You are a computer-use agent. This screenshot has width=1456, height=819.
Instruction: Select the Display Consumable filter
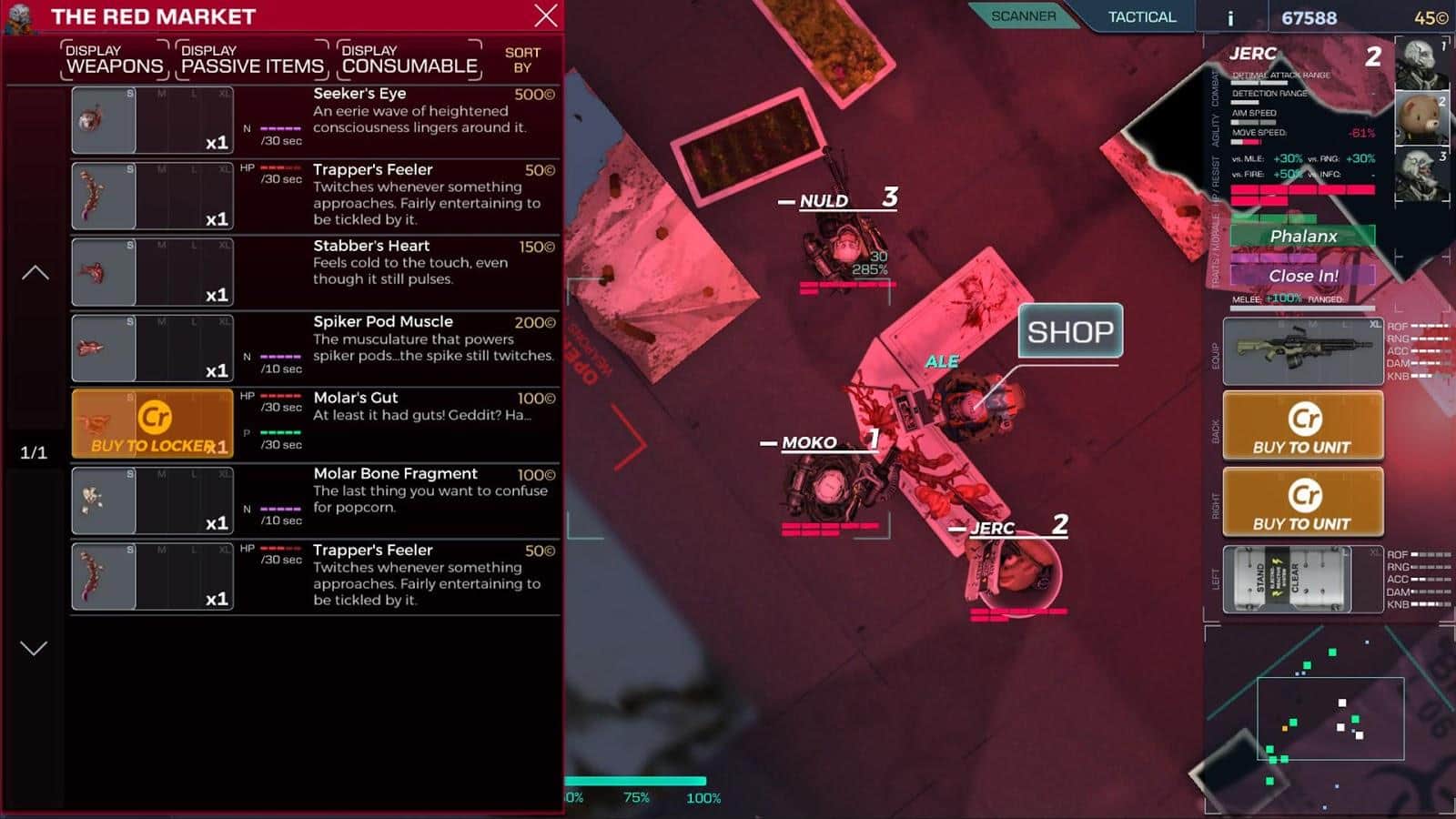[x=409, y=59]
